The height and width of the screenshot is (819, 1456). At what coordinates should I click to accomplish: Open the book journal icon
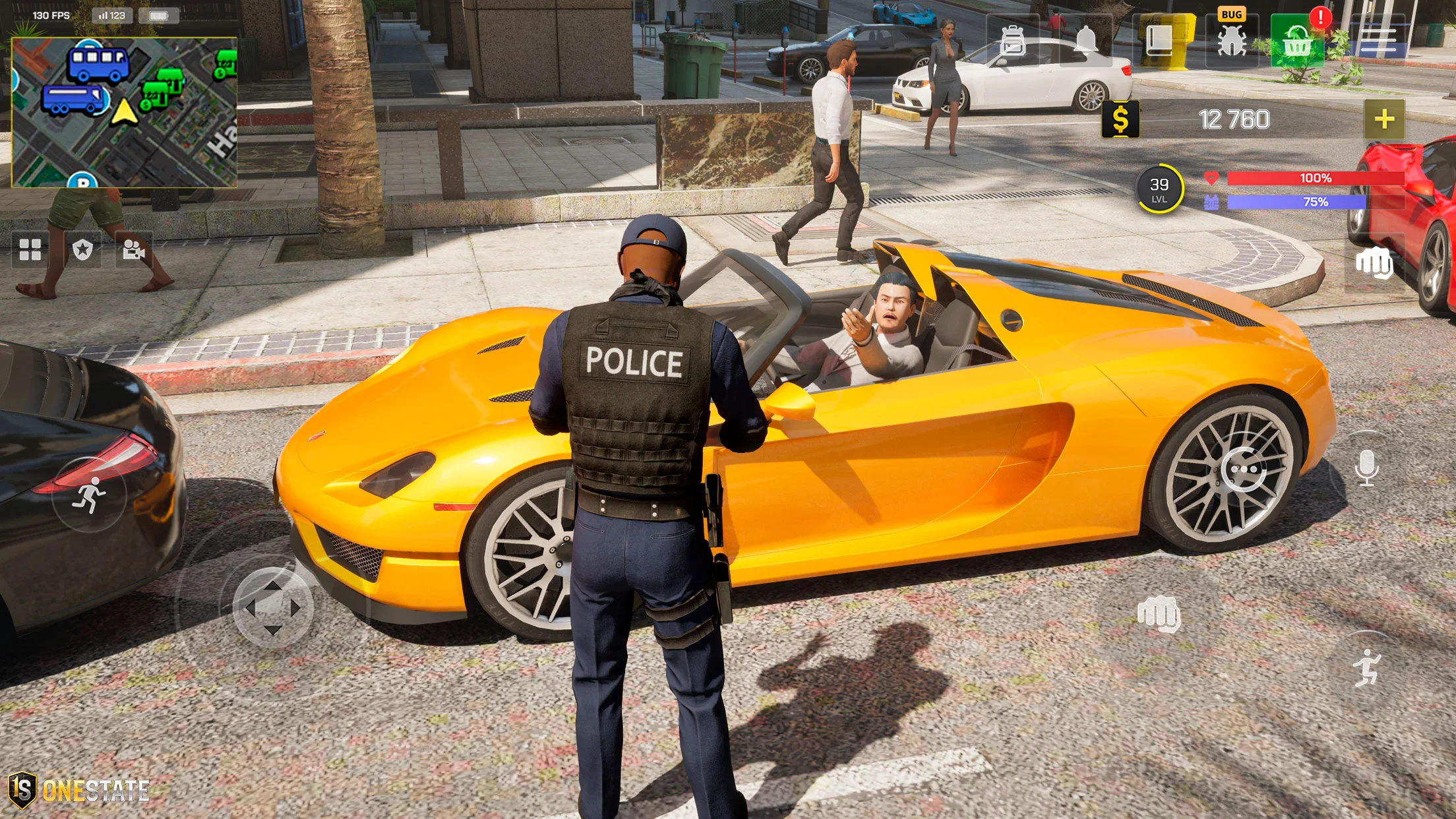(1159, 41)
